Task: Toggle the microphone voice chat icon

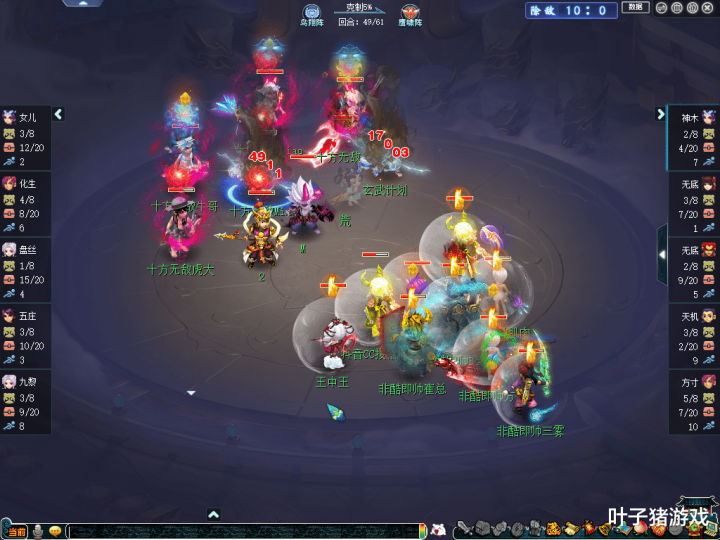Action: [x=38, y=531]
